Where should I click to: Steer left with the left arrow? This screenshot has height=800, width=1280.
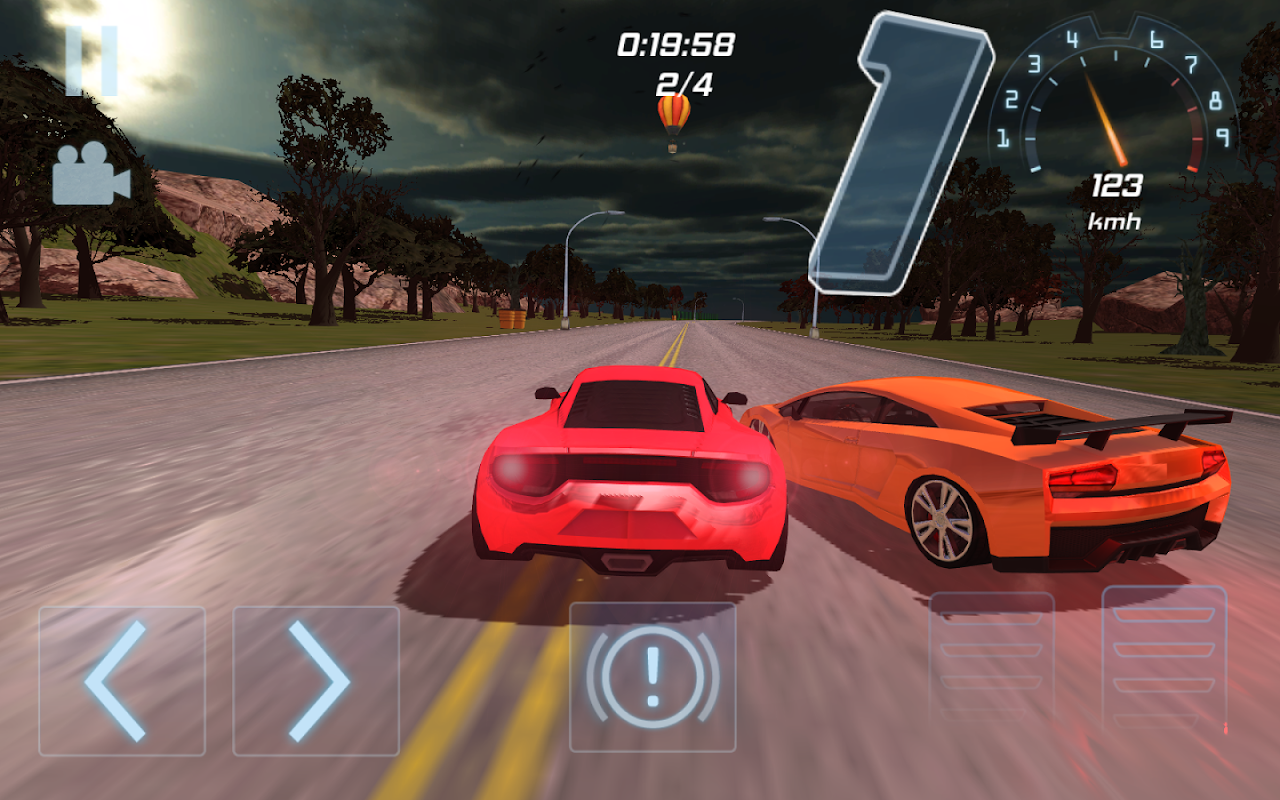click(x=122, y=681)
